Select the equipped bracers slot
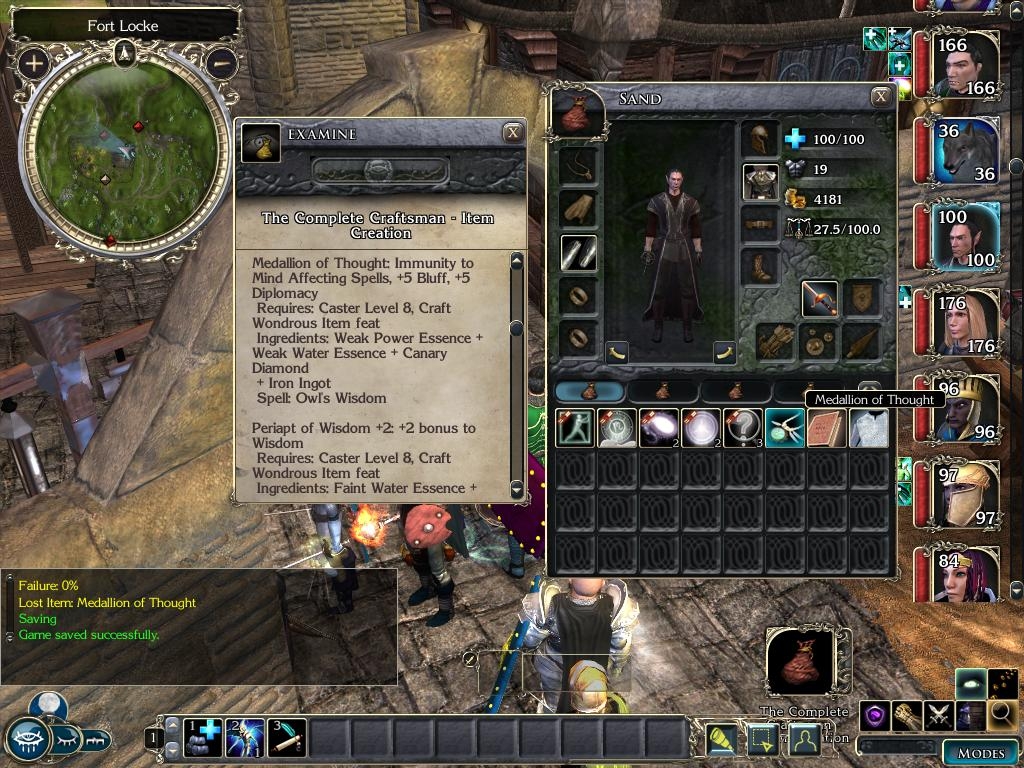This screenshot has width=1024, height=768. coord(579,254)
